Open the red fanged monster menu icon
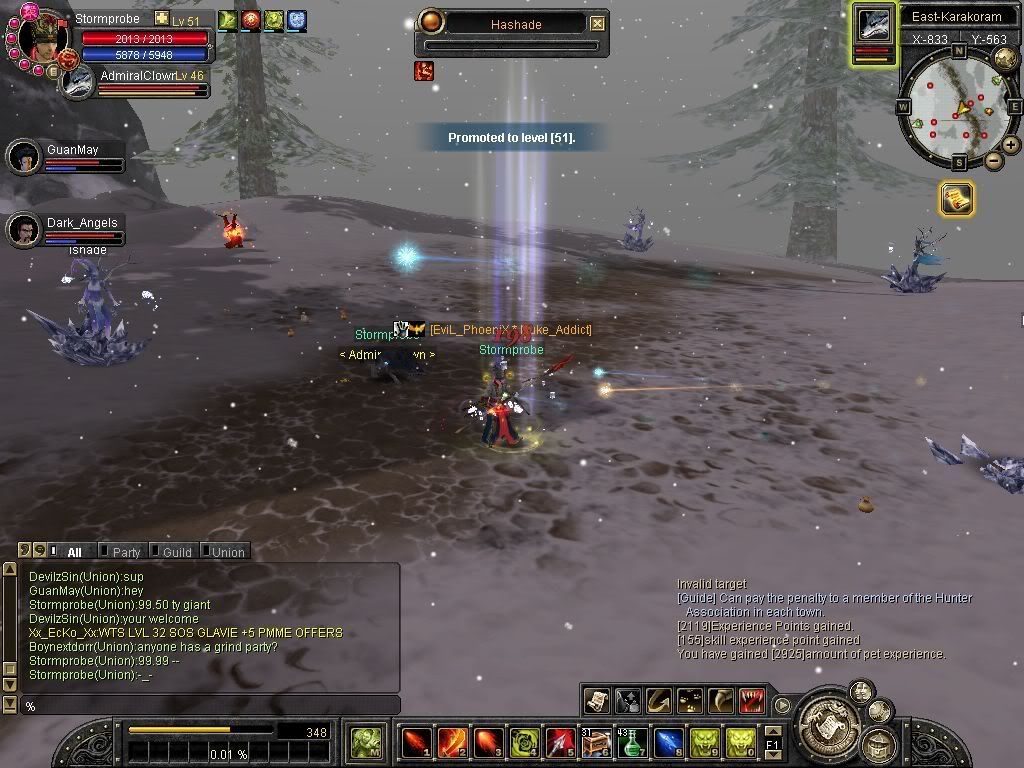The height and width of the screenshot is (768, 1024). click(x=751, y=700)
